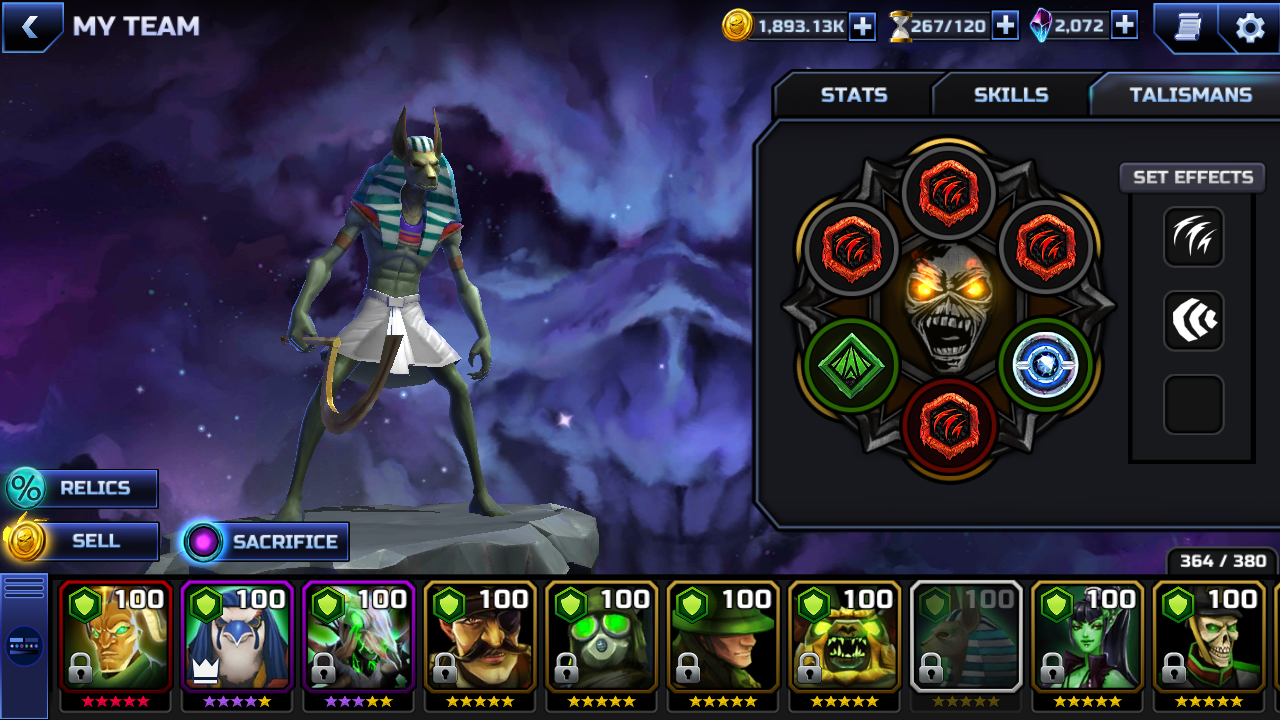The height and width of the screenshot is (720, 1280).
Task: Add more Ironite gems with plus button
Action: click(x=1124, y=26)
